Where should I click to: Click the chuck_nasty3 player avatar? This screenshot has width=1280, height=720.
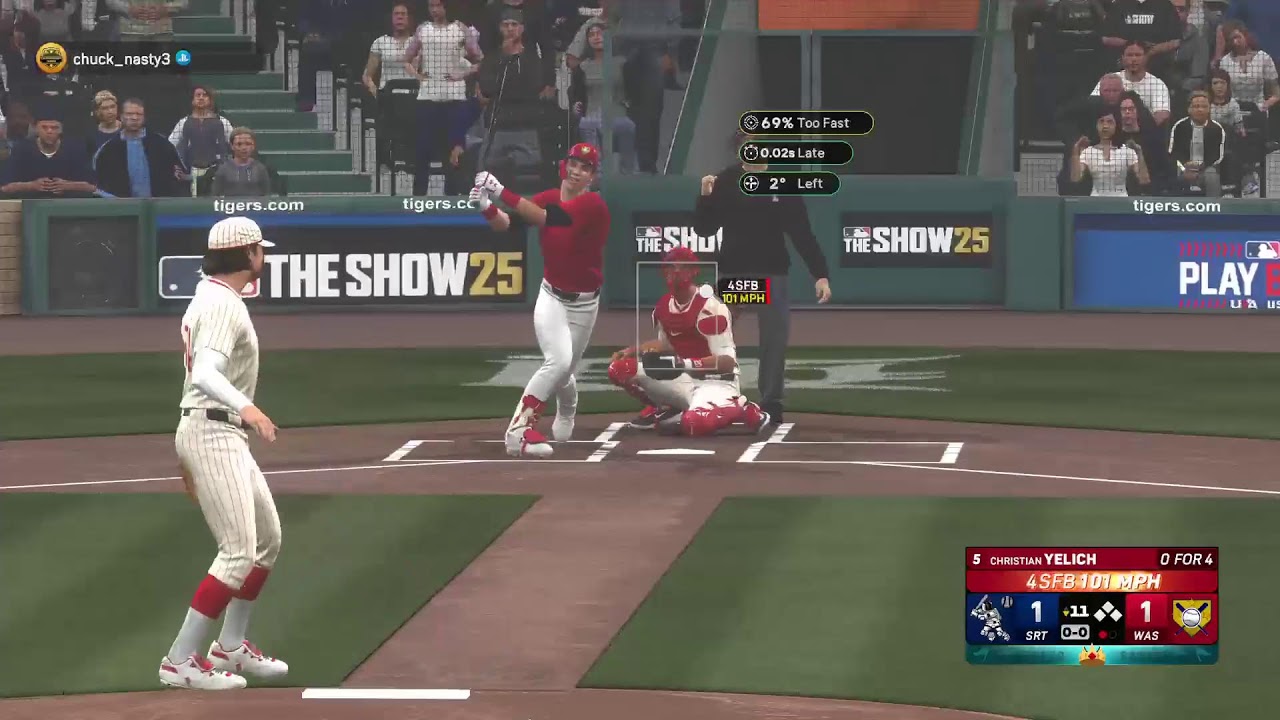(x=51, y=59)
